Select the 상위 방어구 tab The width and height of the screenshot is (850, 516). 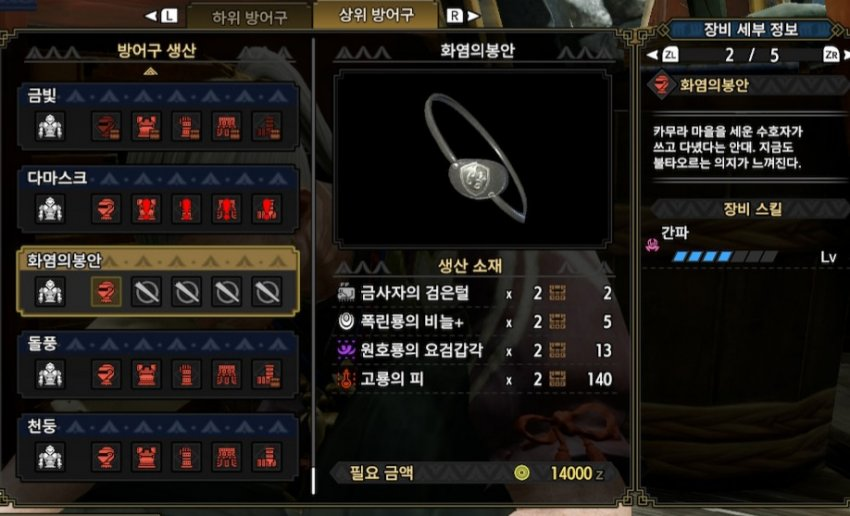coord(375,15)
